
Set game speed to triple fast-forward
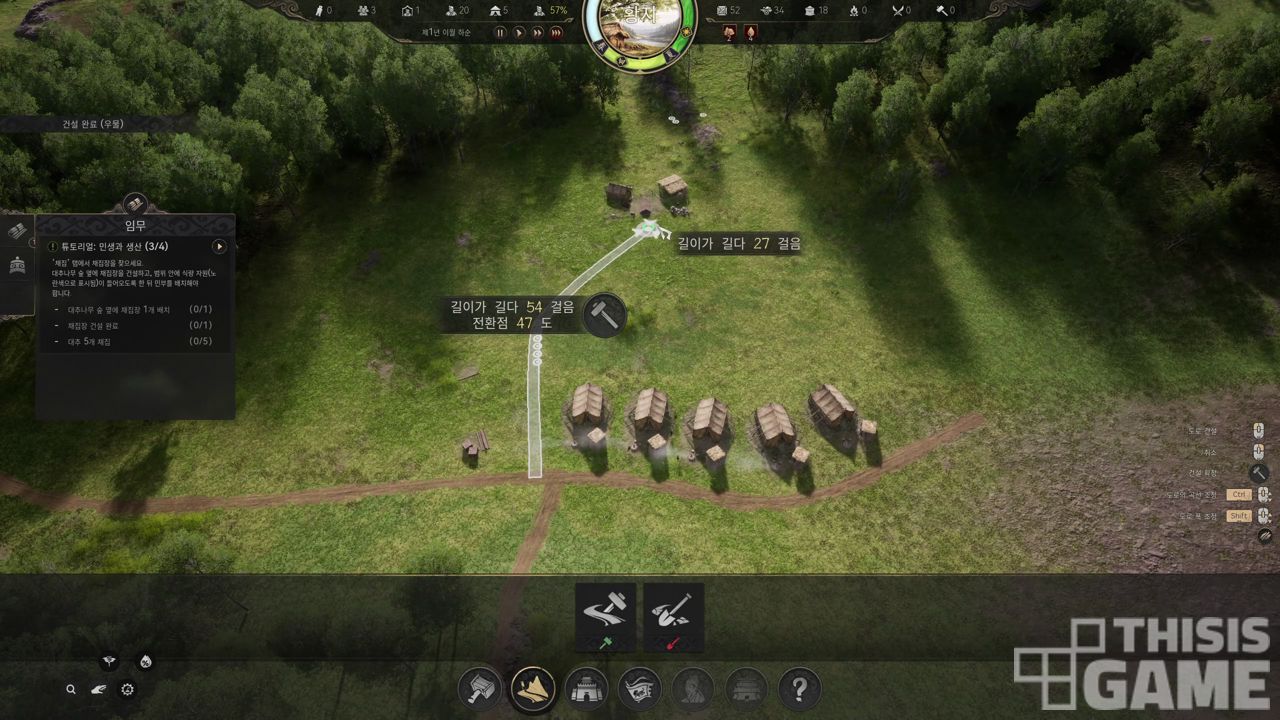(x=557, y=33)
